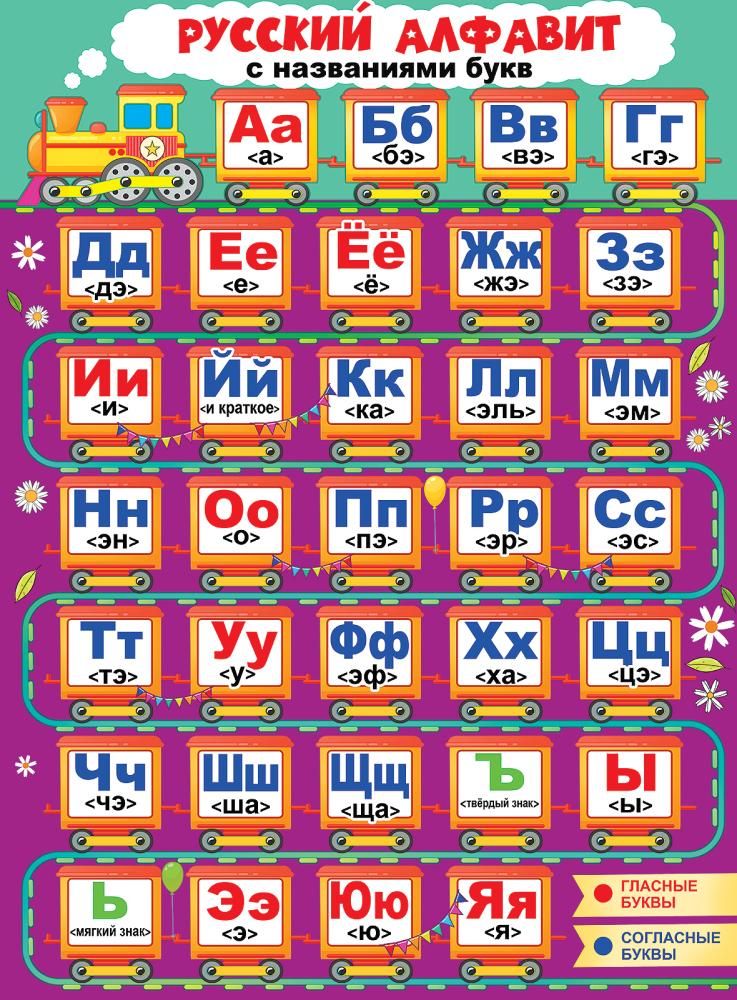Select the Аа letter wagon
The width and height of the screenshot is (737, 1000).
(265, 135)
